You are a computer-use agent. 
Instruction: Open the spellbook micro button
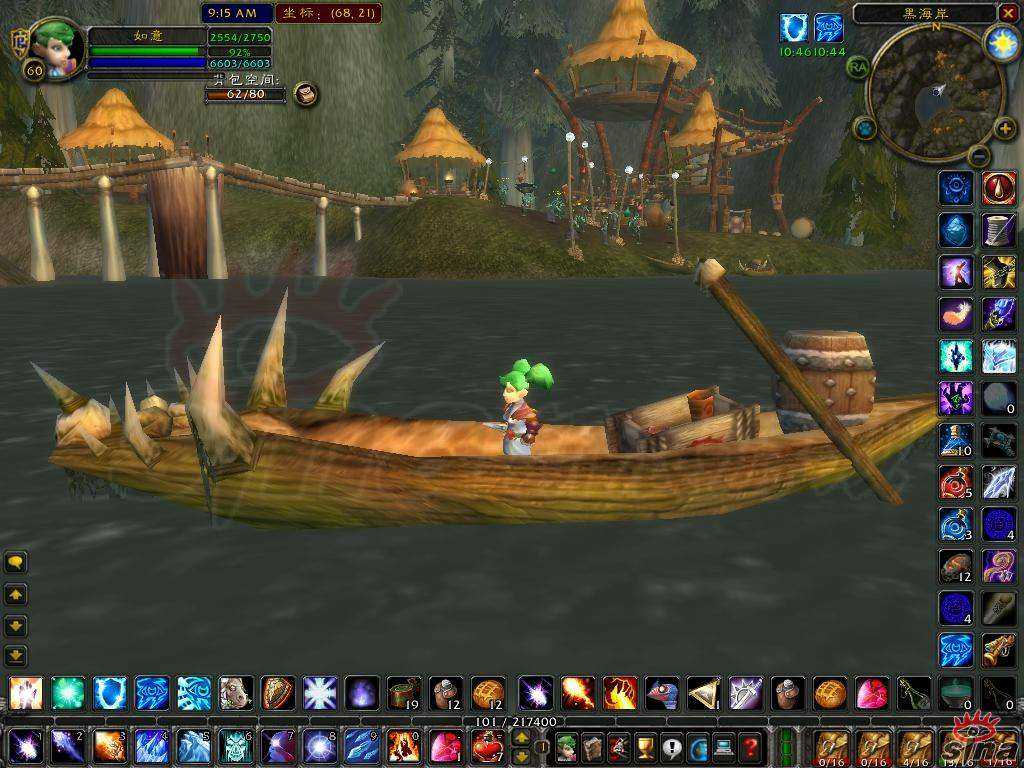[592, 746]
